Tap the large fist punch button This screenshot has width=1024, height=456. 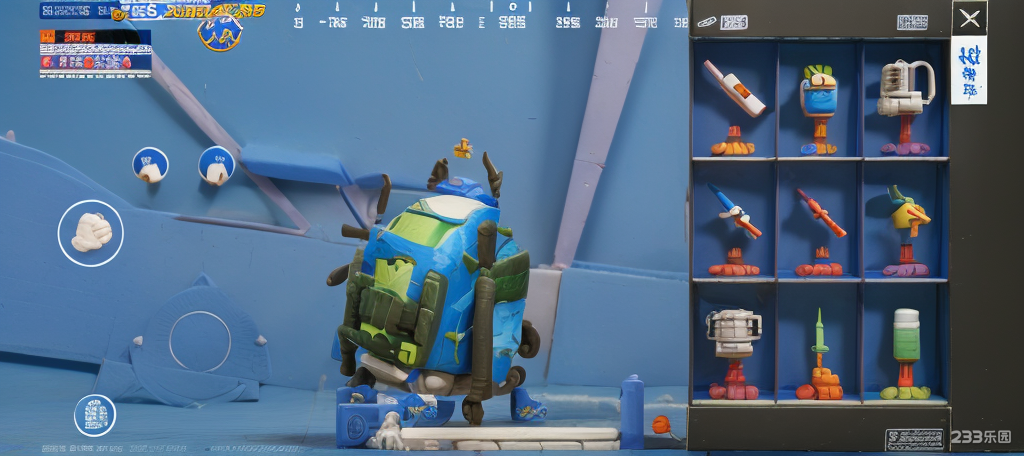(x=91, y=233)
